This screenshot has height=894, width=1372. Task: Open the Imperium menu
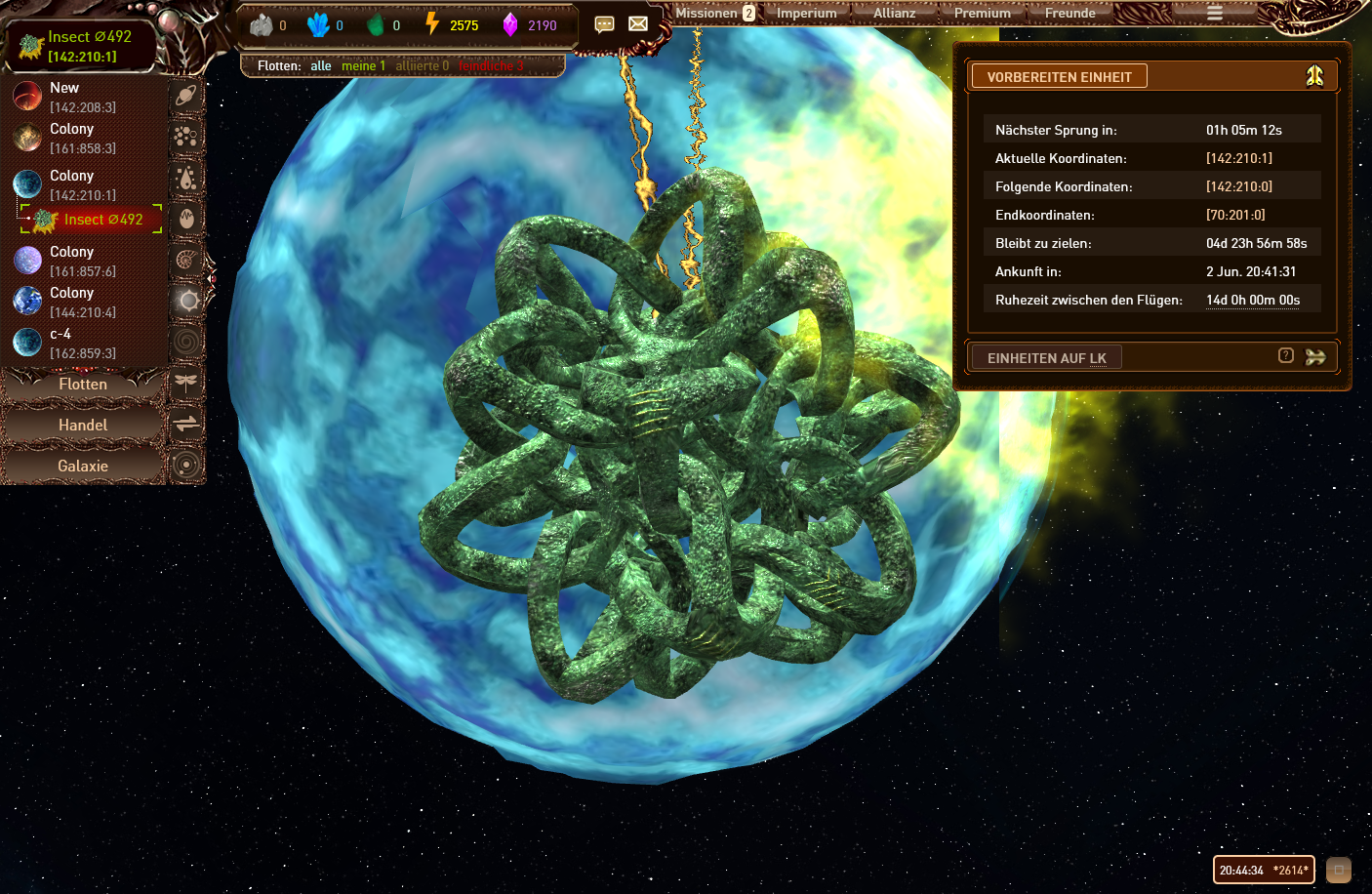click(806, 14)
